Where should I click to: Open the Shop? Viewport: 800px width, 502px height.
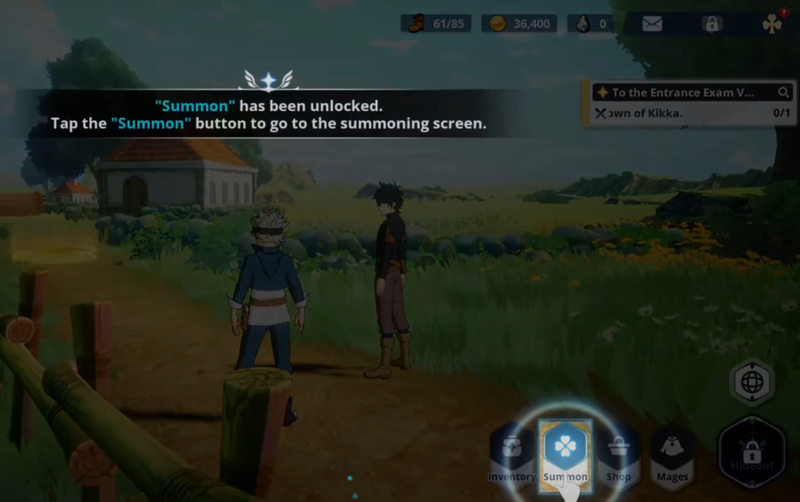pyautogui.click(x=619, y=457)
